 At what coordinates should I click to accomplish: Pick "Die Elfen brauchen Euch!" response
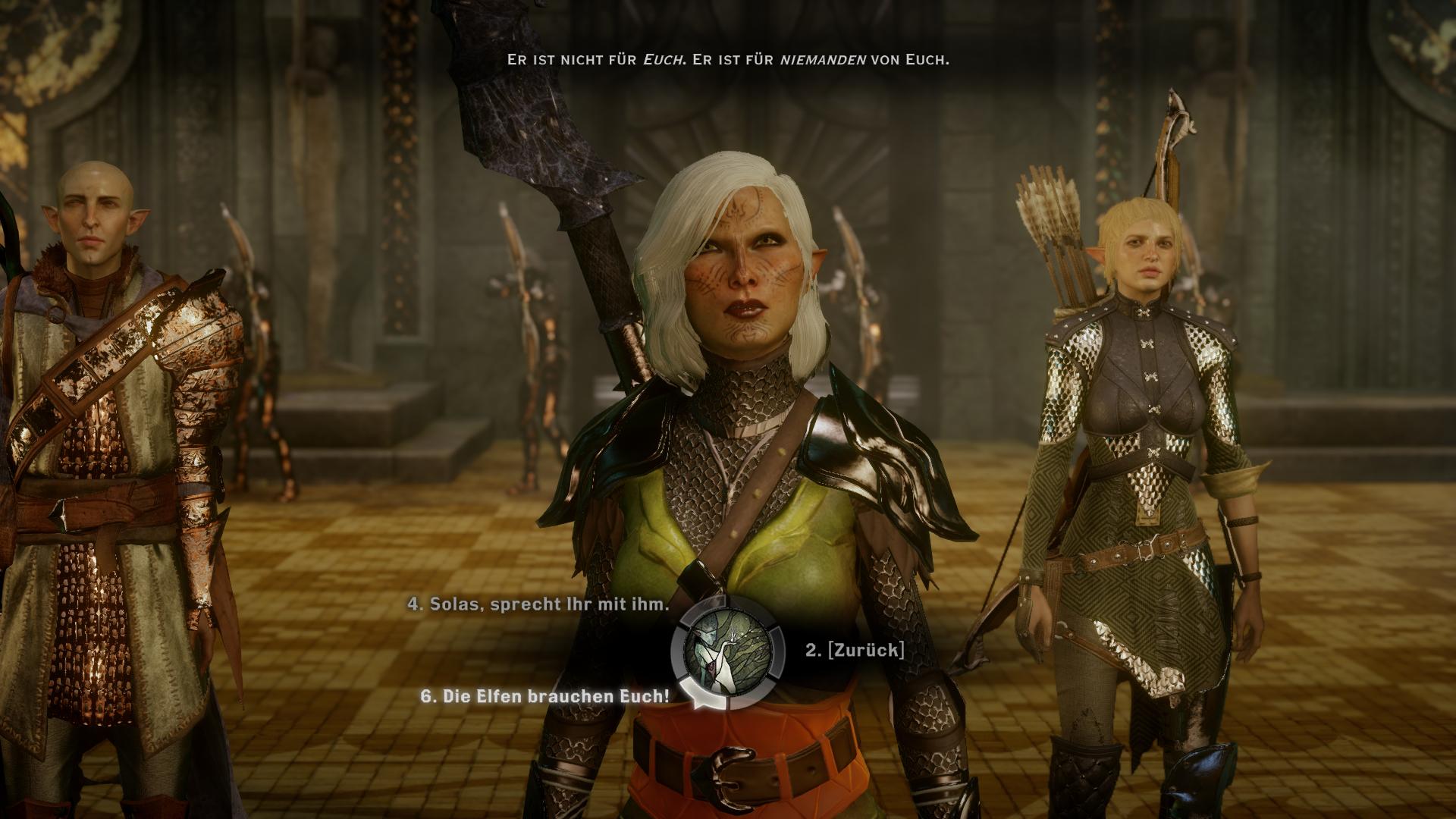point(545,695)
